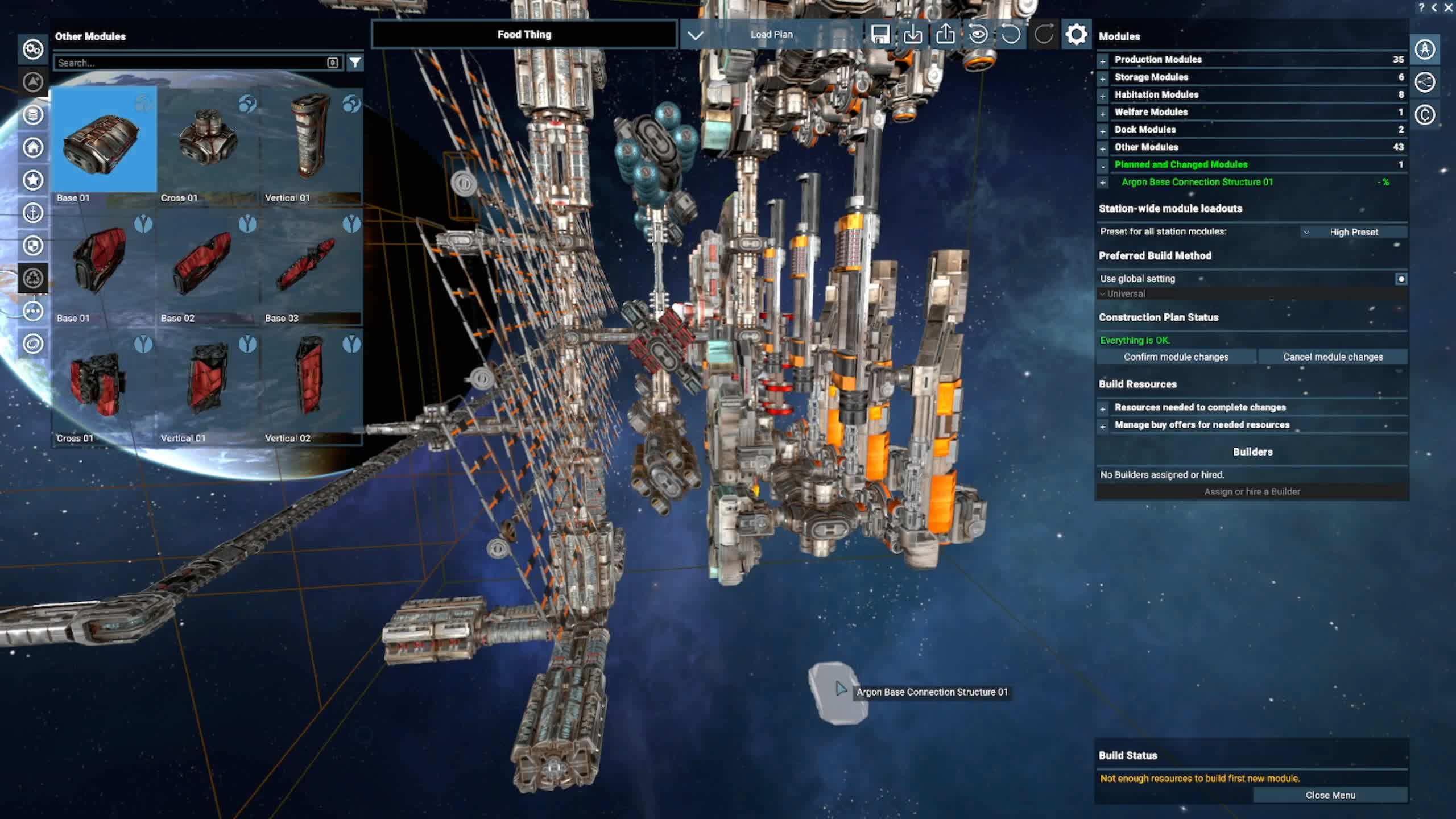This screenshot has height=819, width=1456.
Task: Expand resources needed to complete changes
Action: 1103,408
